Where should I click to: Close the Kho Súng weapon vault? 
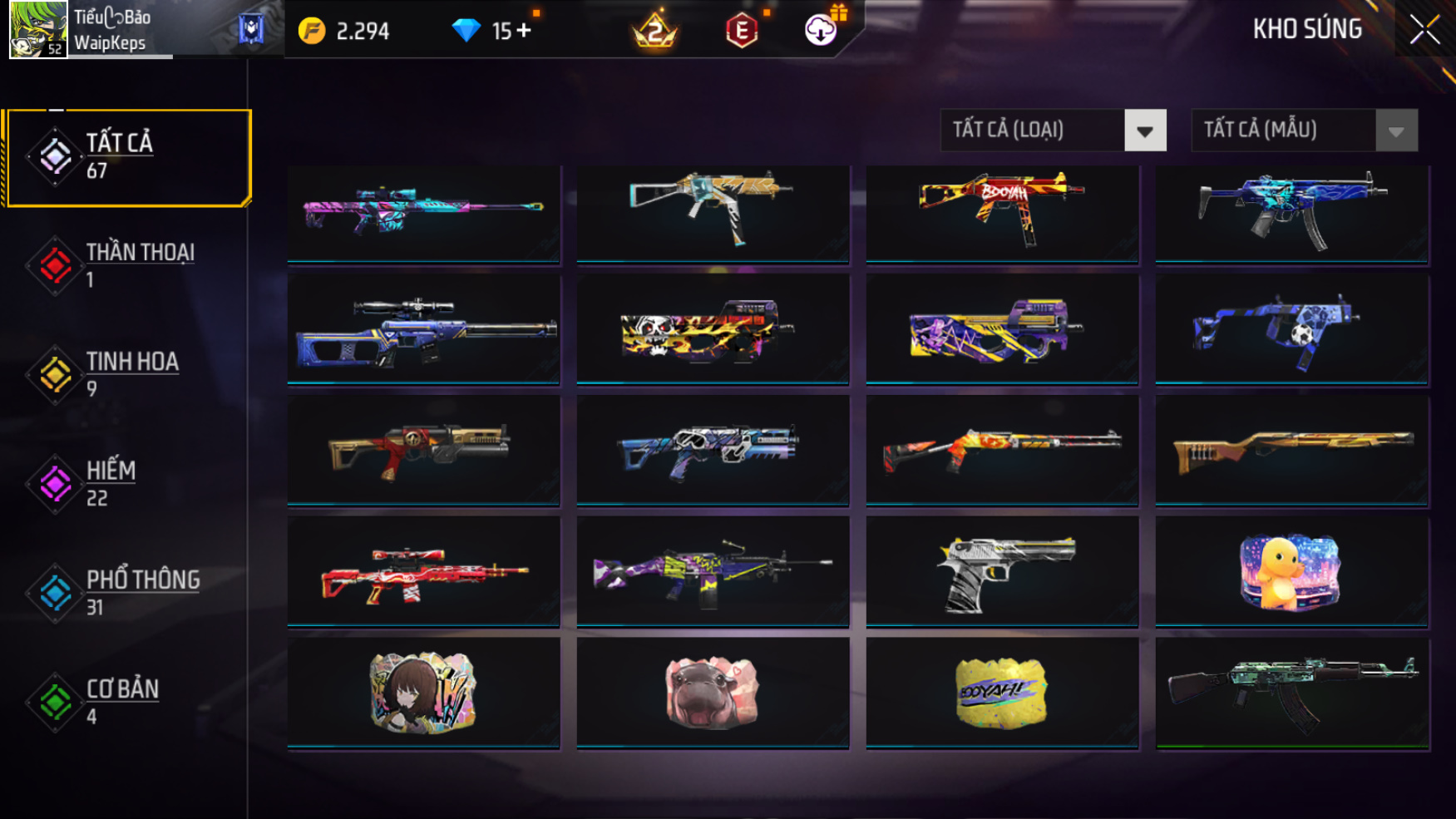pyautogui.click(x=1424, y=30)
